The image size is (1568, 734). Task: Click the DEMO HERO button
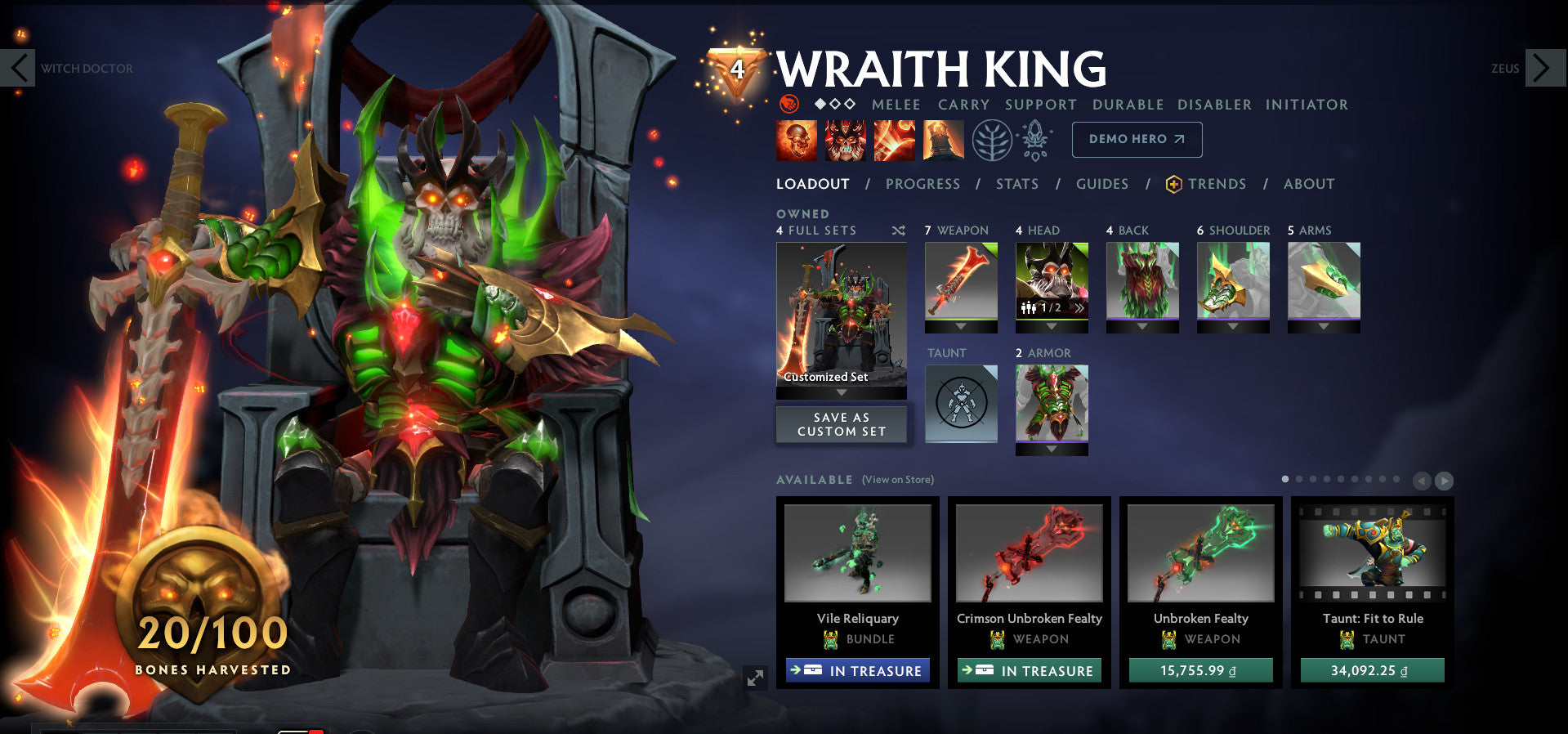1136,139
